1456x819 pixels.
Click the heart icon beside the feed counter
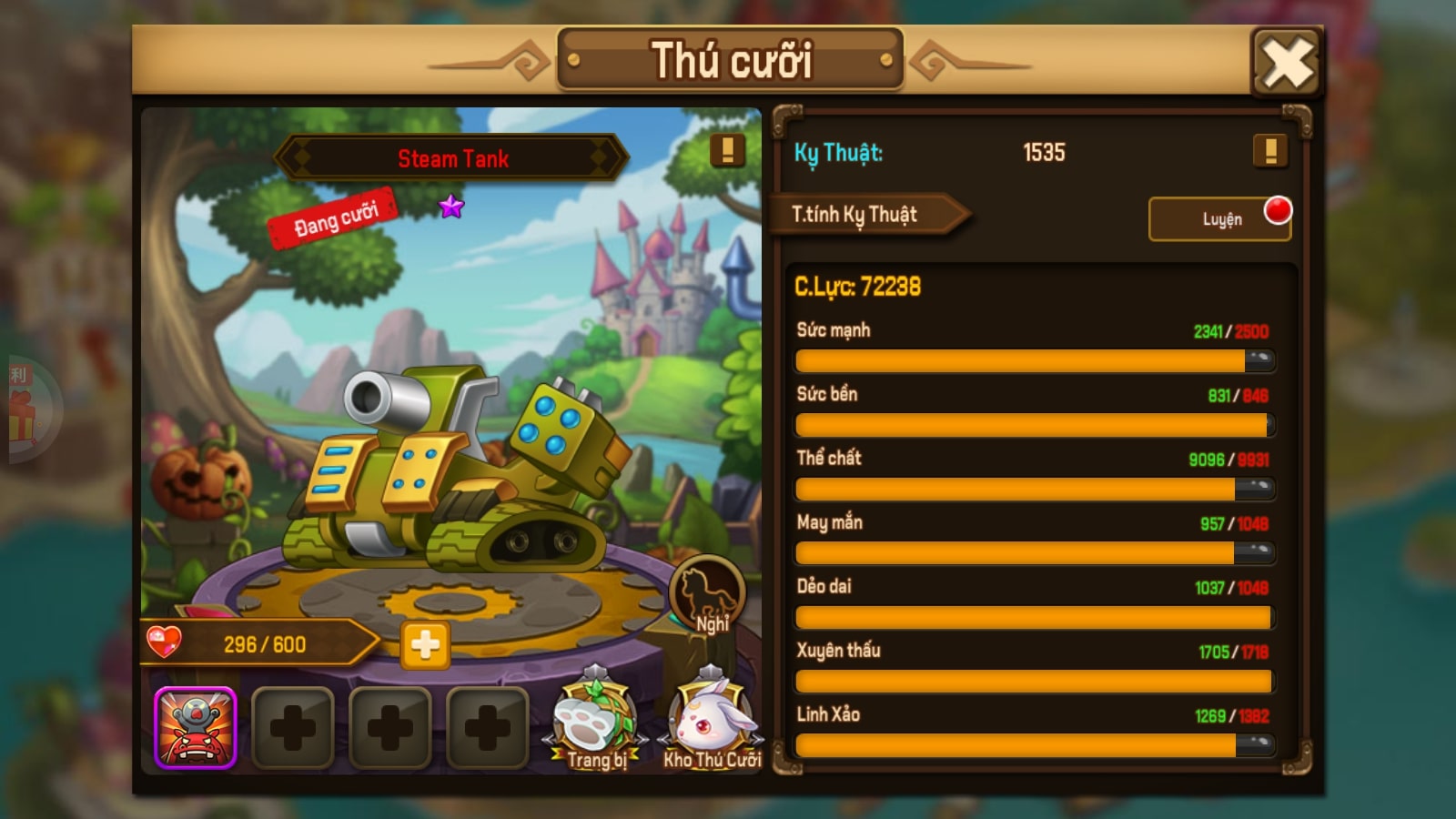[x=167, y=642]
